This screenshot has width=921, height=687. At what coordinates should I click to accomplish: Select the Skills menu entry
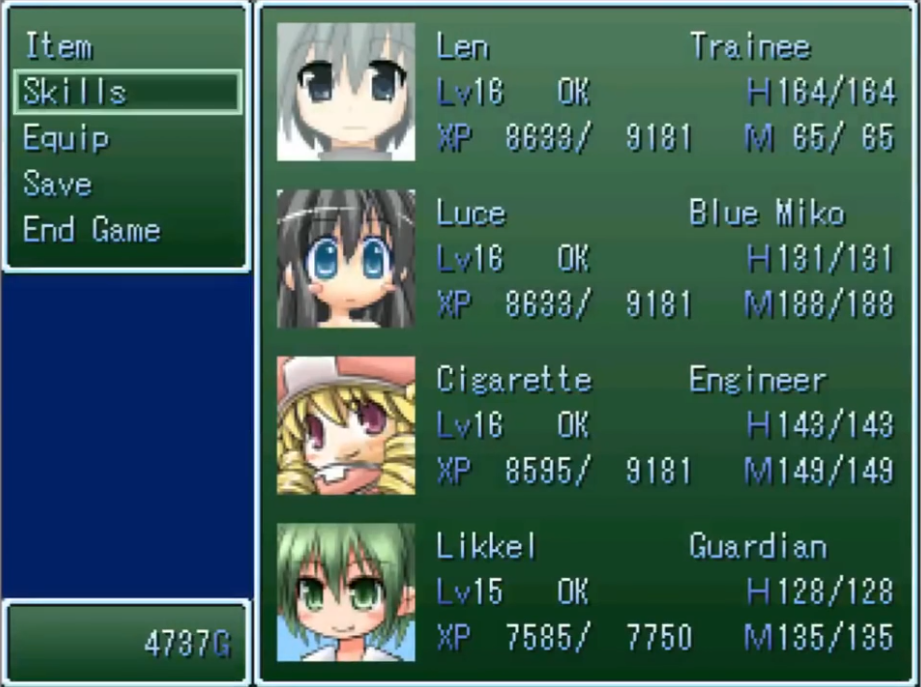pyautogui.click(x=75, y=92)
